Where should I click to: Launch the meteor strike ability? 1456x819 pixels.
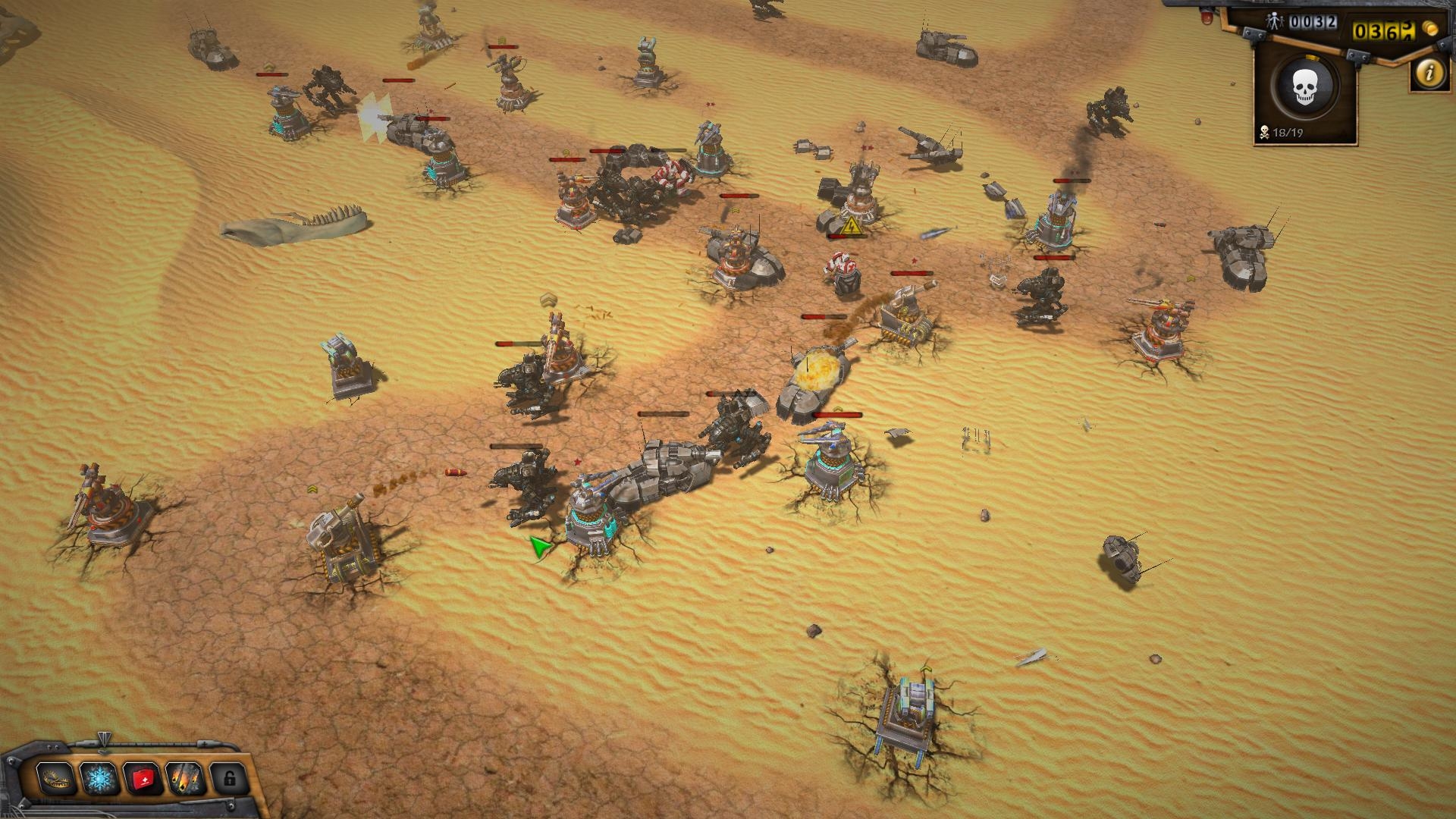tap(186, 779)
